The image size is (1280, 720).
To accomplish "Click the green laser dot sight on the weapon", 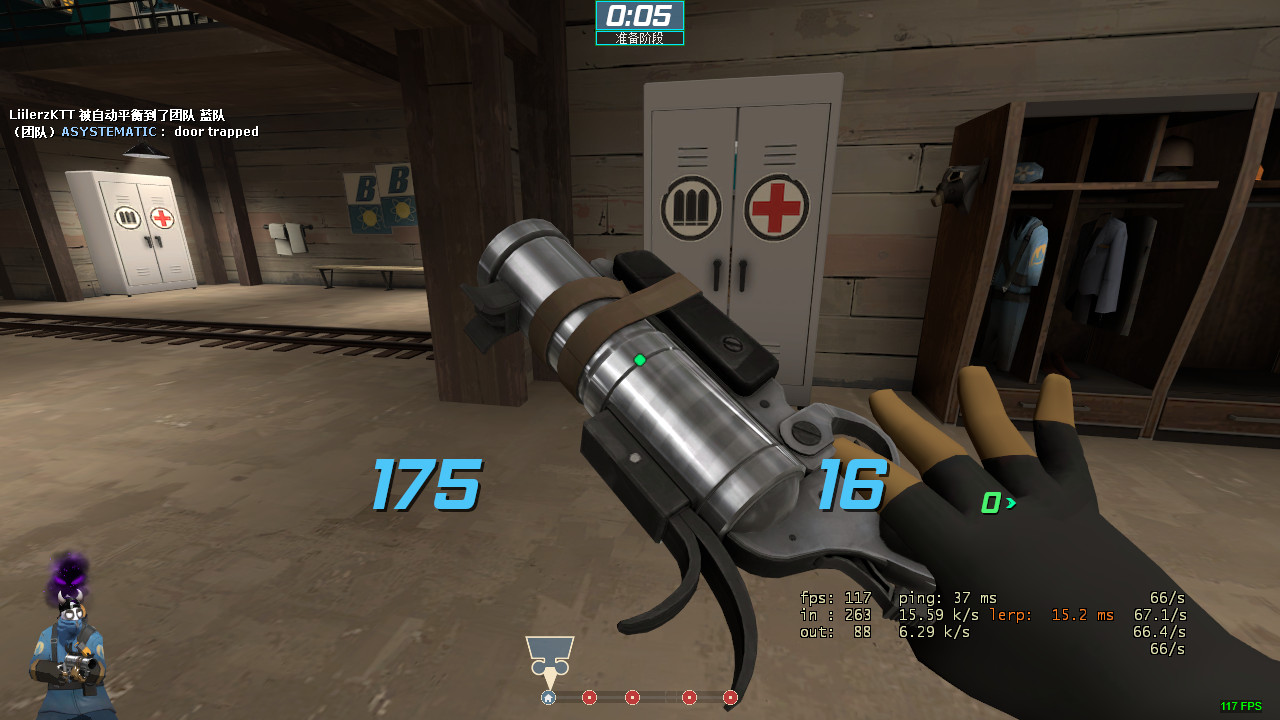I will tap(638, 360).
